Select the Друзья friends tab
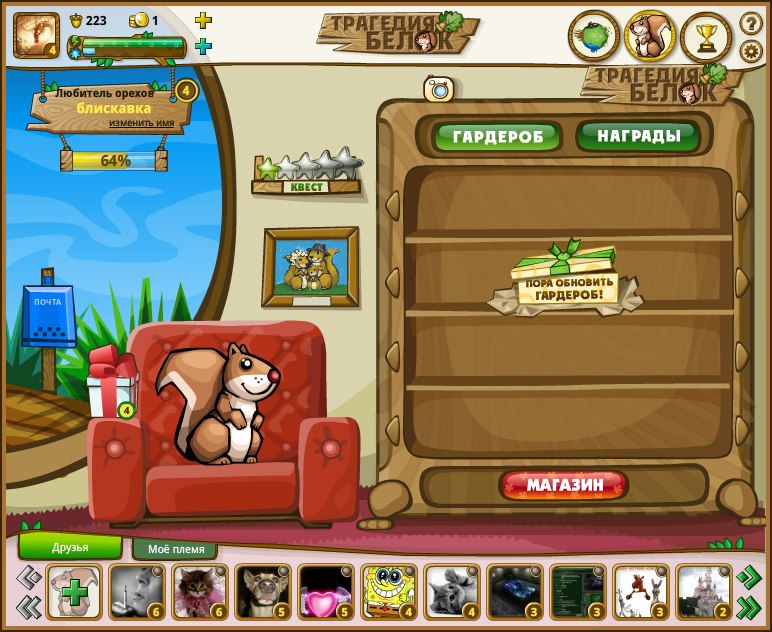 pos(70,547)
